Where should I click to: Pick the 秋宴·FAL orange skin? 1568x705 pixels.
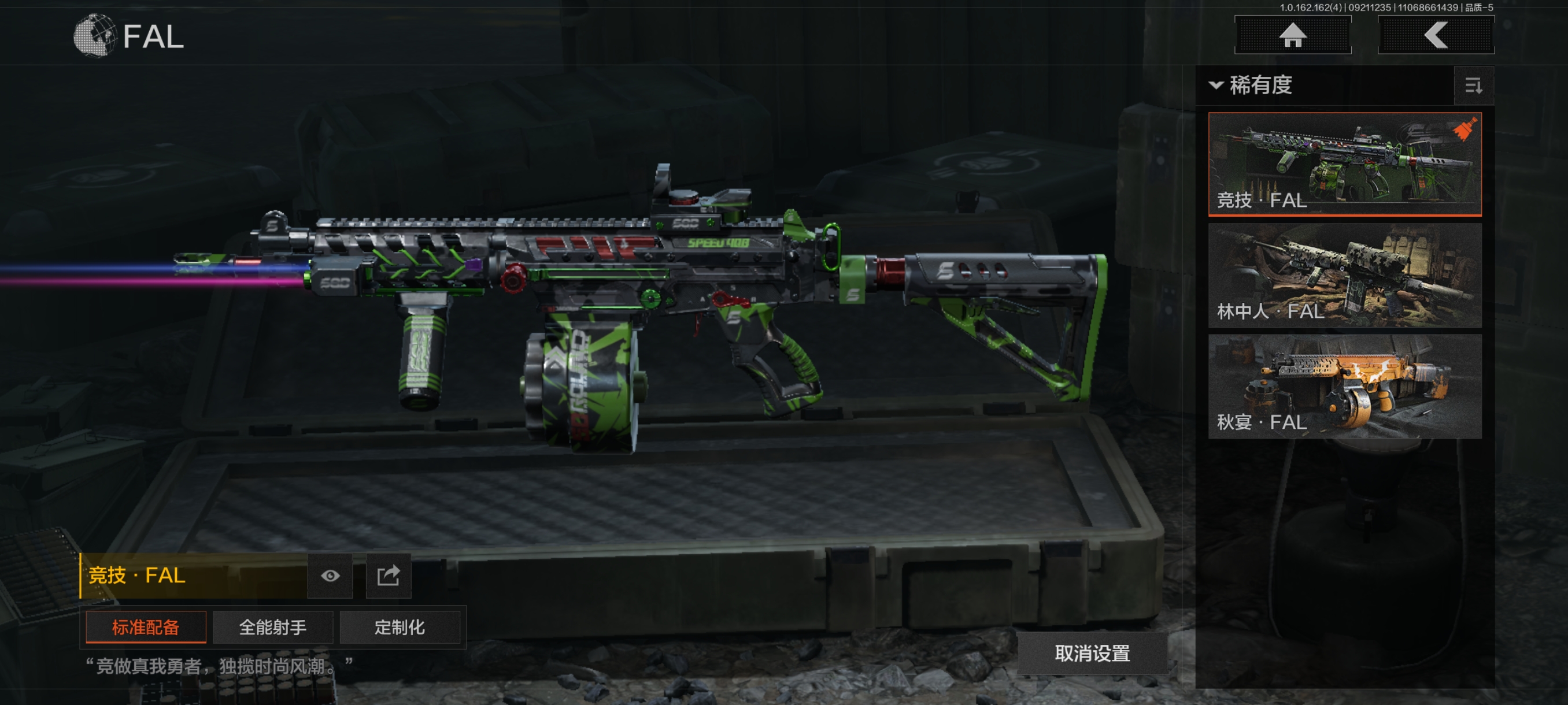[1344, 385]
